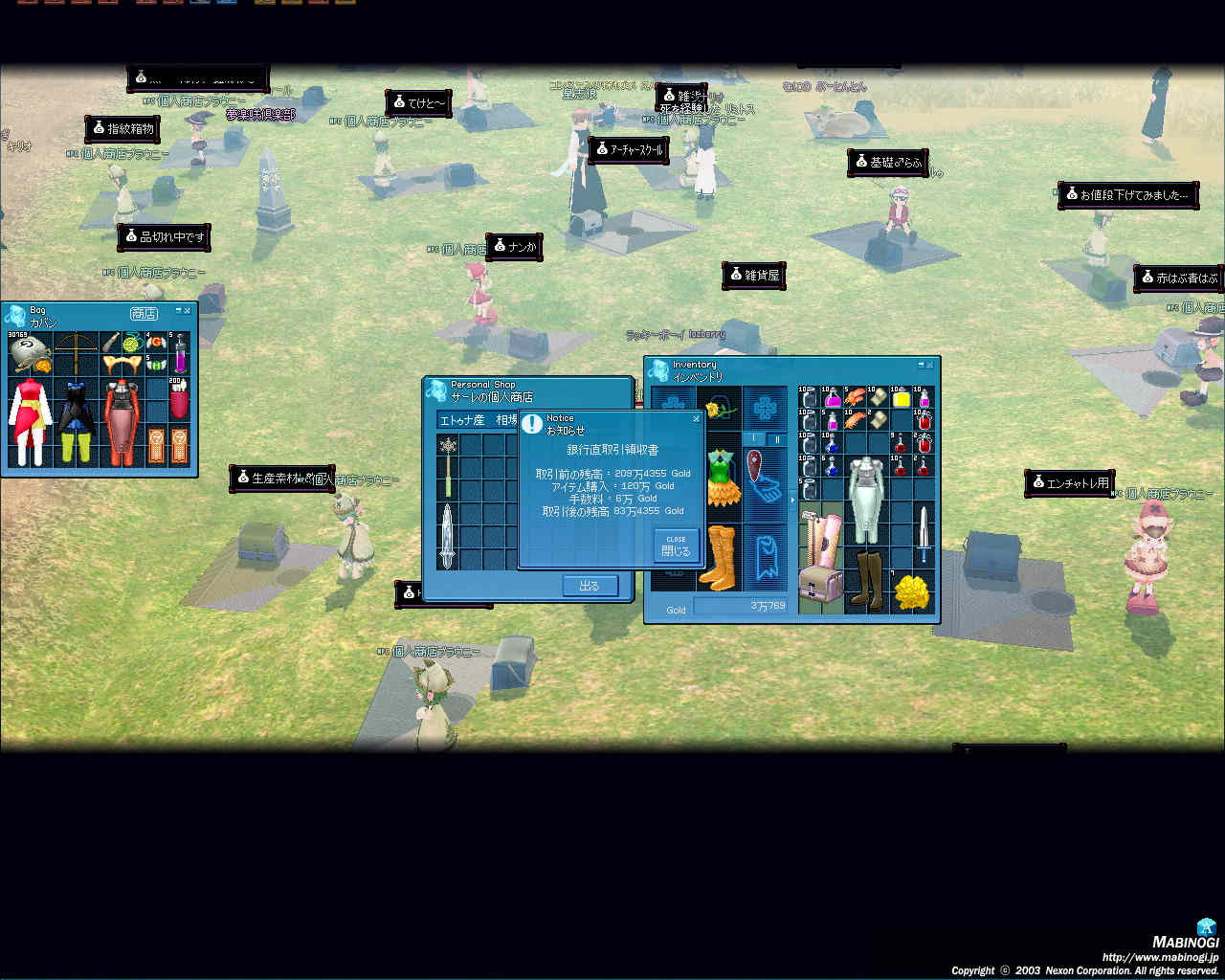1225x980 pixels.
Task: Close the Inventory window
Action: 929,365
